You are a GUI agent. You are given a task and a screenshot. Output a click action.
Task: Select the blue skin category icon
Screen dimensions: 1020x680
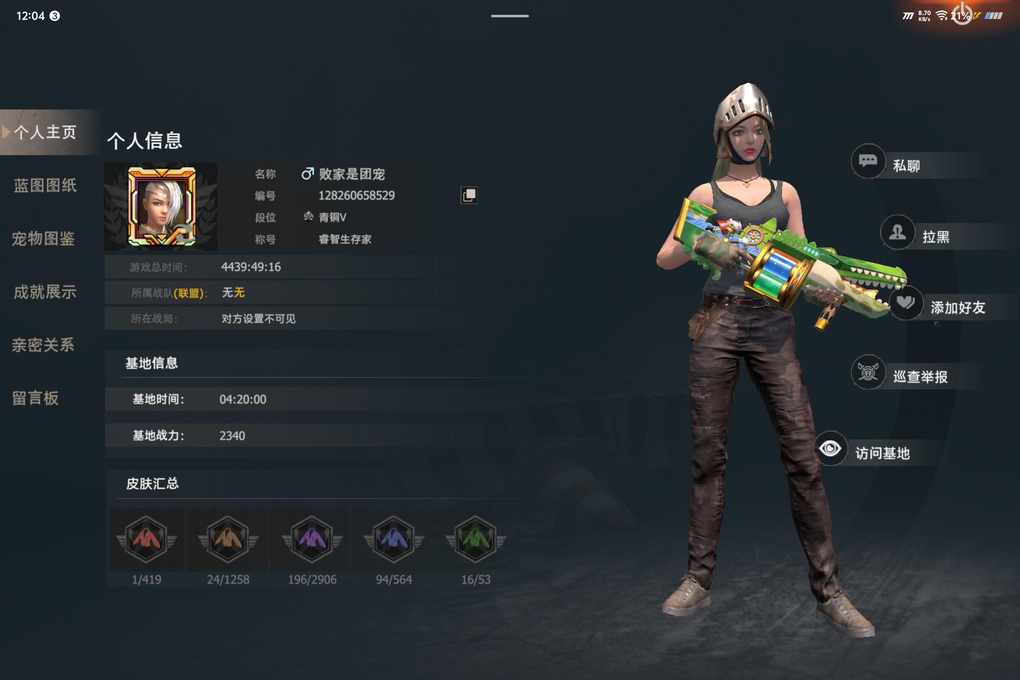(393, 540)
